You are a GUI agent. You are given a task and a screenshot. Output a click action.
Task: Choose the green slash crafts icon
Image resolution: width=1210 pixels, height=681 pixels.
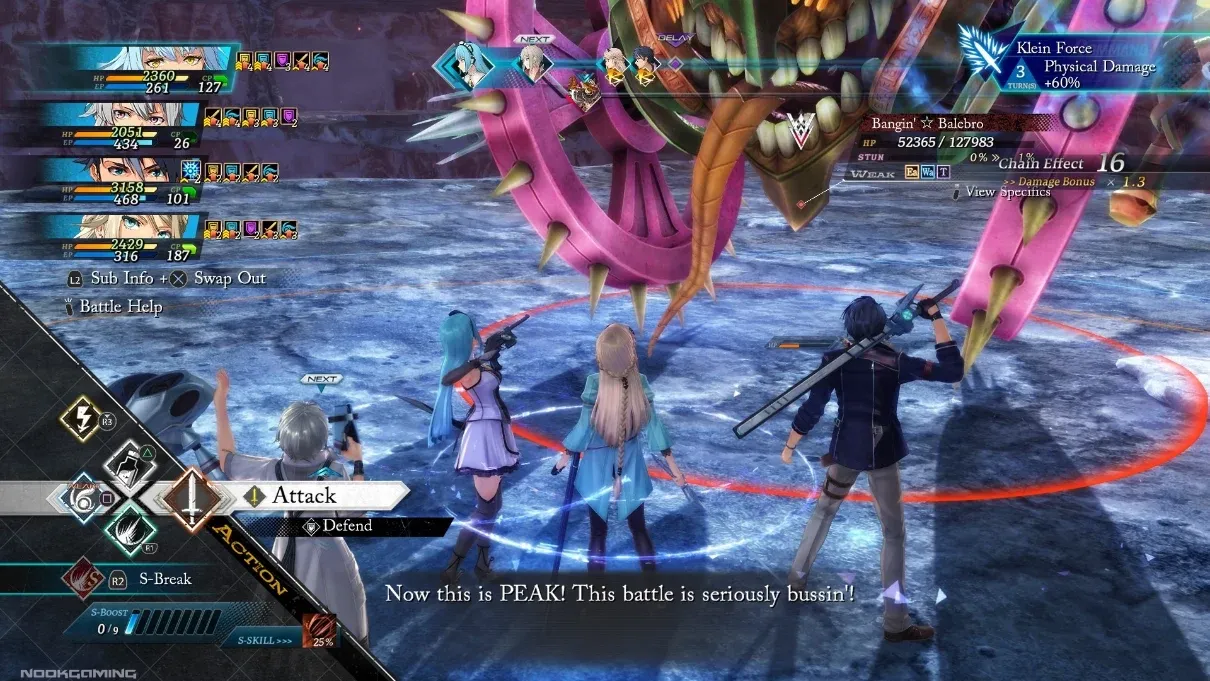[130, 528]
